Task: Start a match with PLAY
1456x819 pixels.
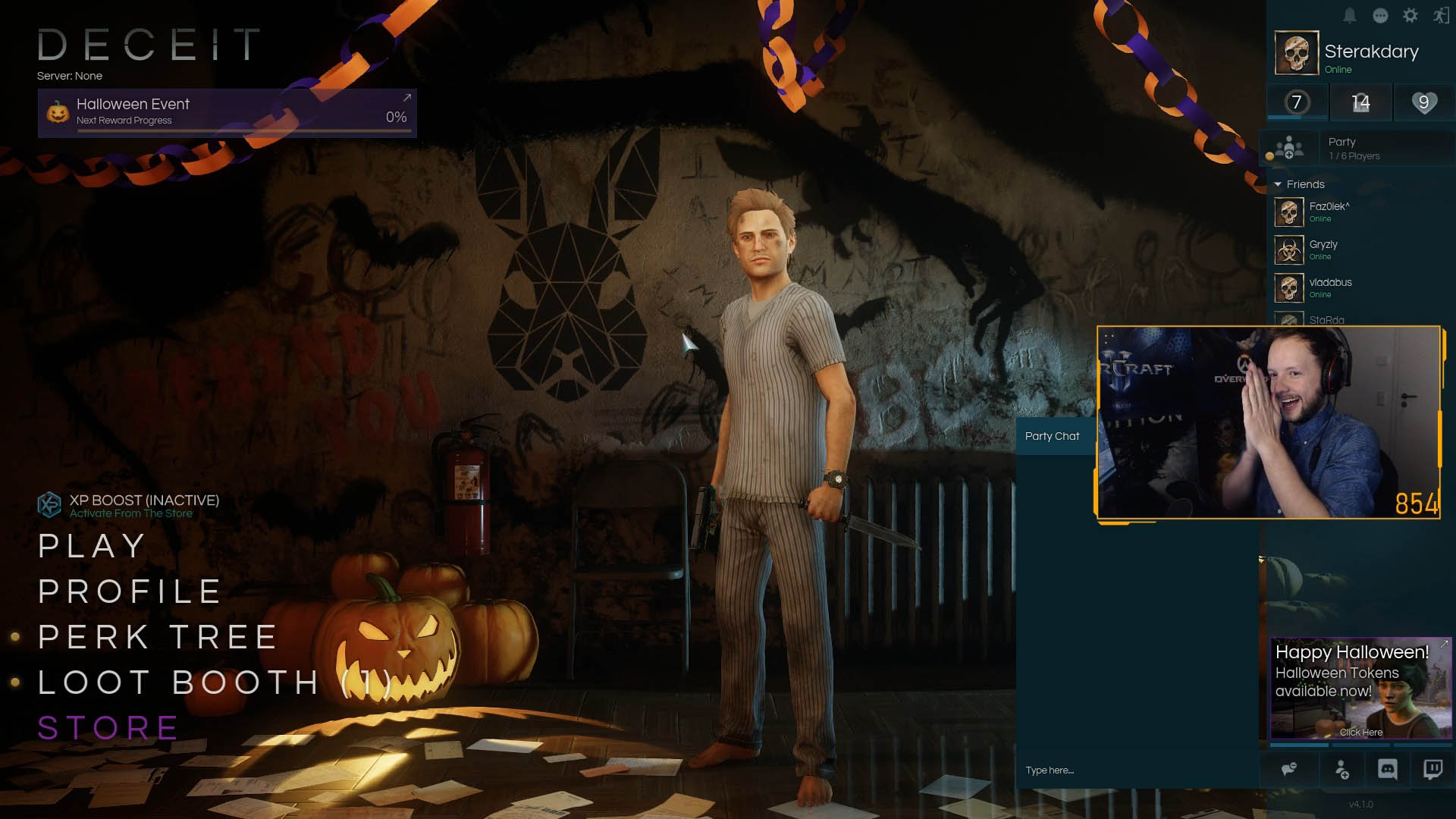Action: pos(92,546)
